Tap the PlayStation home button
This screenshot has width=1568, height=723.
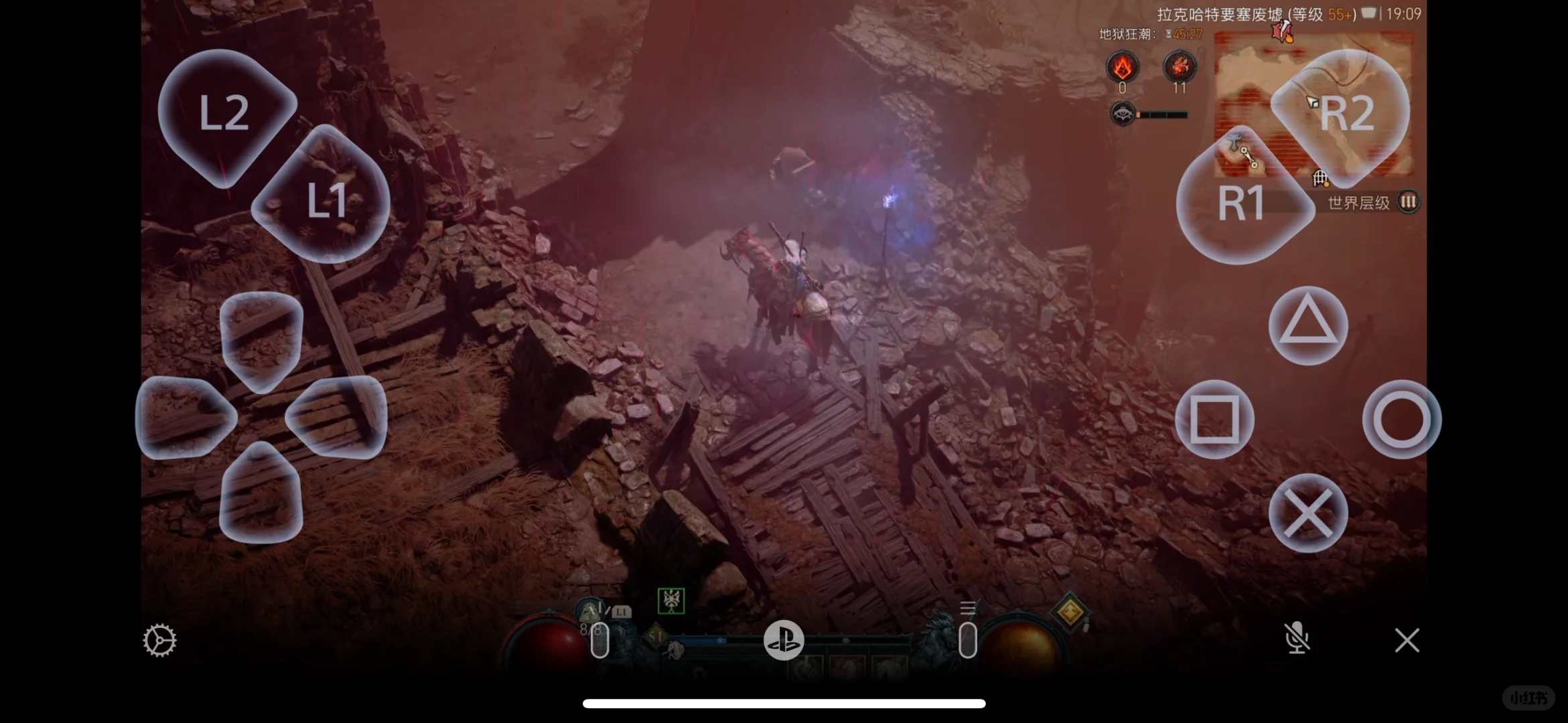[x=784, y=640]
